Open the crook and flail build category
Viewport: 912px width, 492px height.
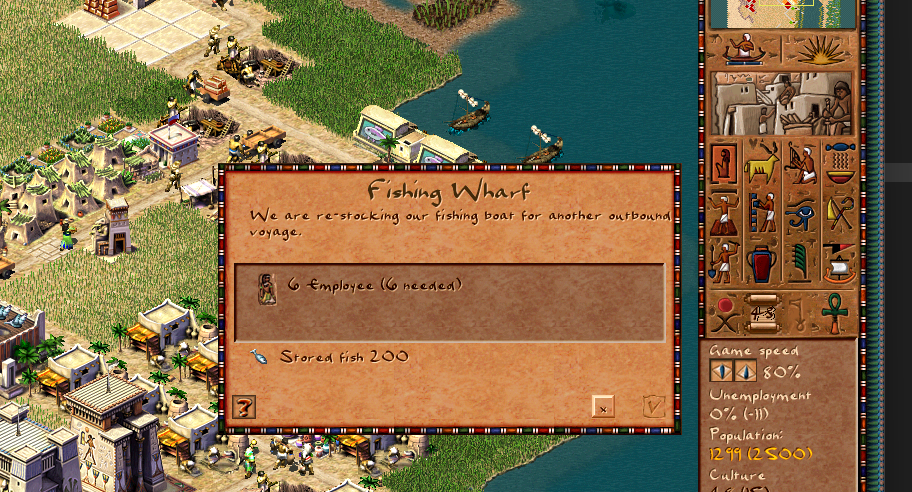pyautogui.click(x=839, y=212)
